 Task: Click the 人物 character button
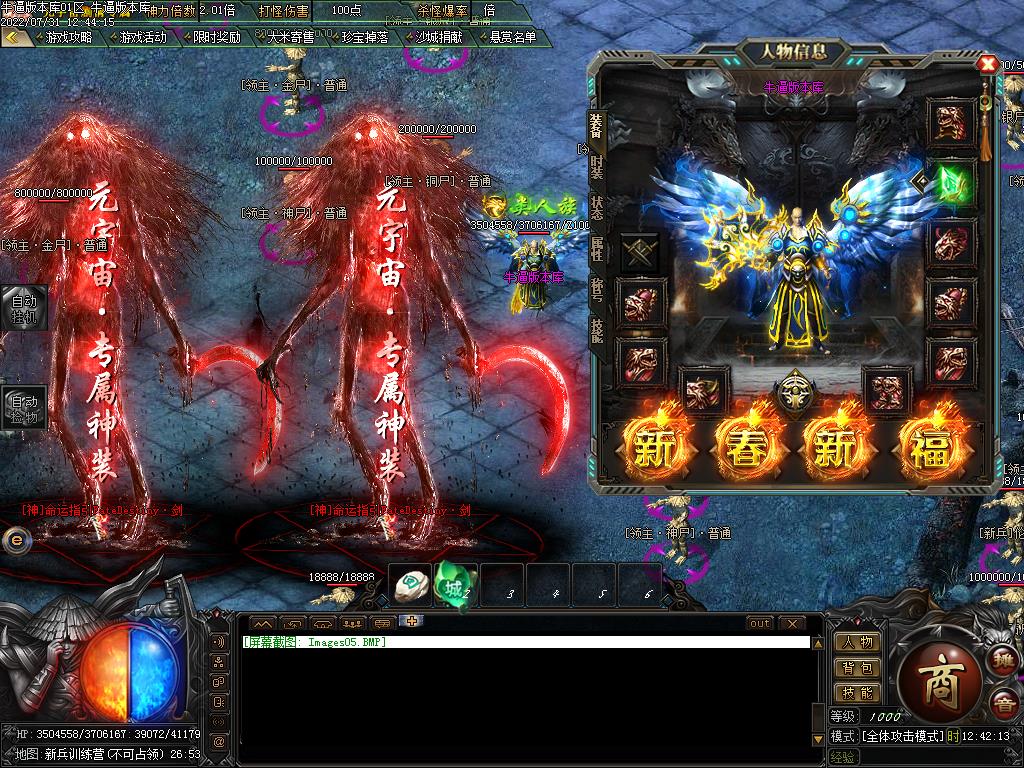(857, 642)
